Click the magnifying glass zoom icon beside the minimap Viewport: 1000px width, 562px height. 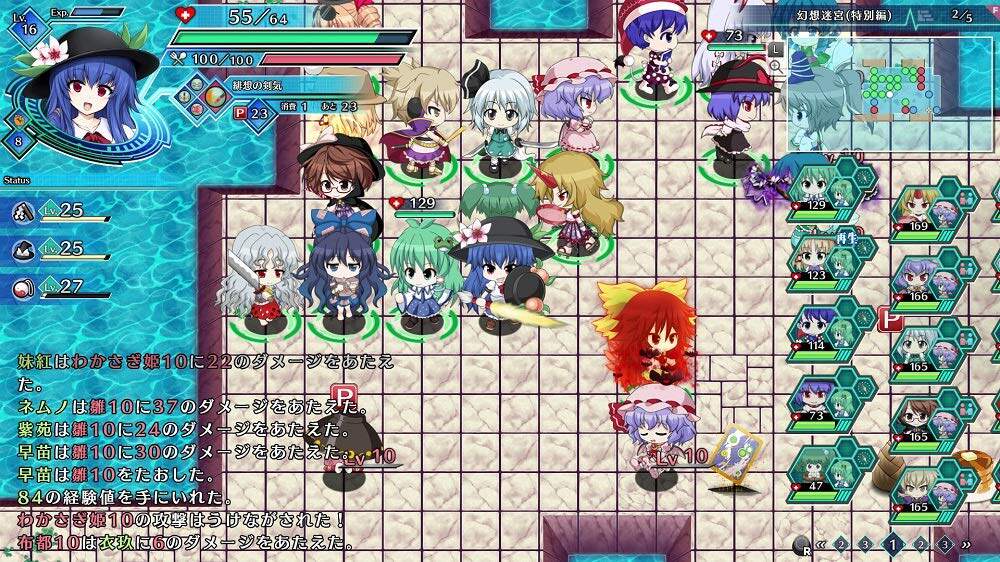[775, 67]
